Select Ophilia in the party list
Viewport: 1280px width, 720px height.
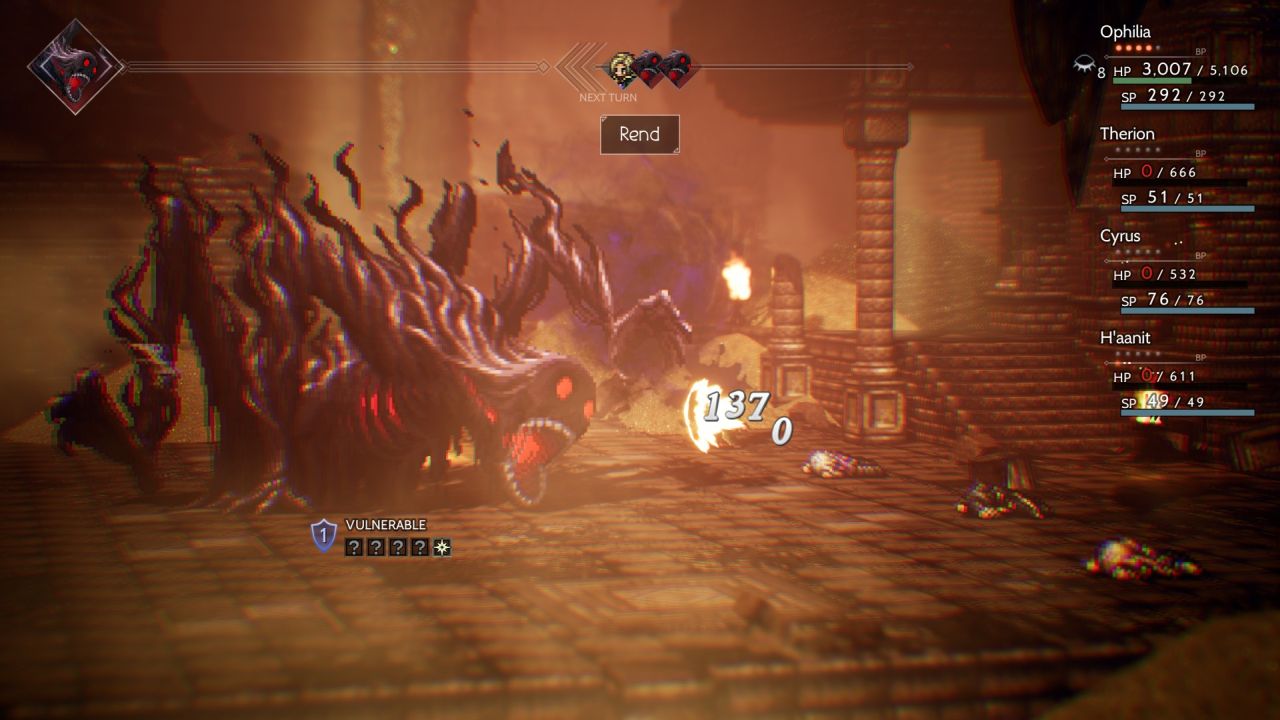coord(1125,32)
